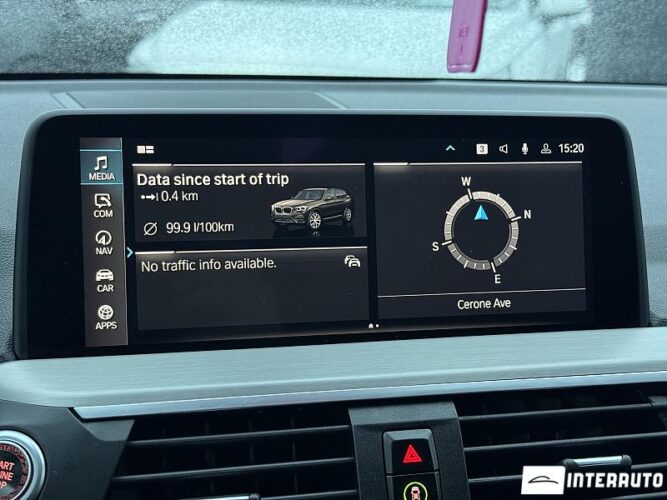Image resolution: width=667 pixels, height=500 pixels.
Task: Open the driver profile icon
Action: (x=546, y=149)
